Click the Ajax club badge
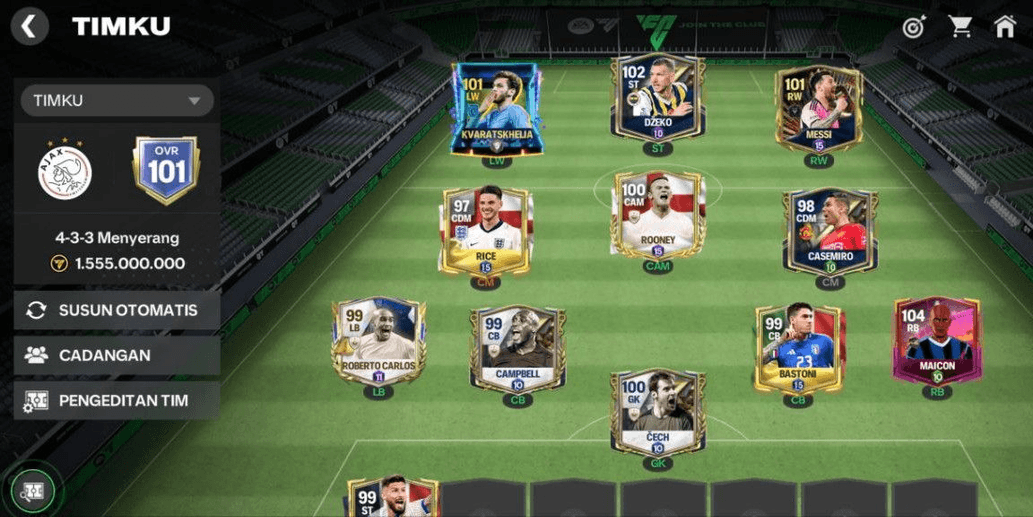Screen dimensions: 1033x517 pos(65,172)
